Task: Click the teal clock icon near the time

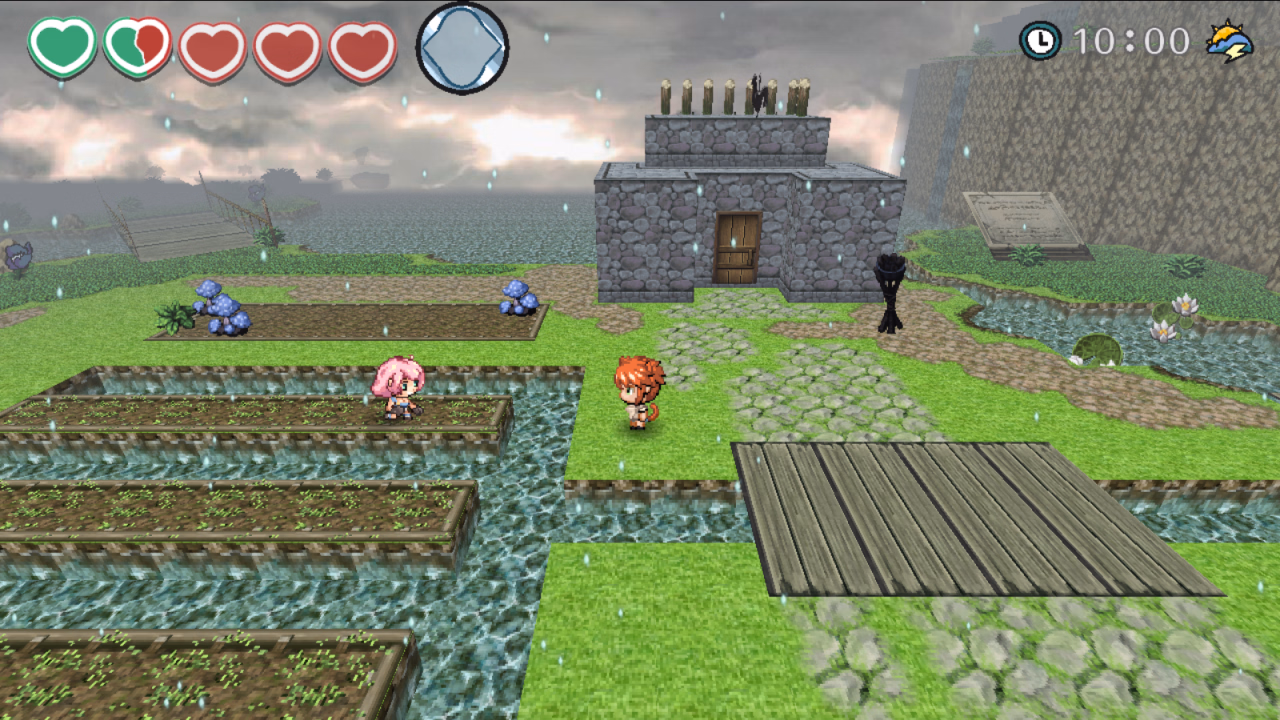Action: pos(1042,41)
